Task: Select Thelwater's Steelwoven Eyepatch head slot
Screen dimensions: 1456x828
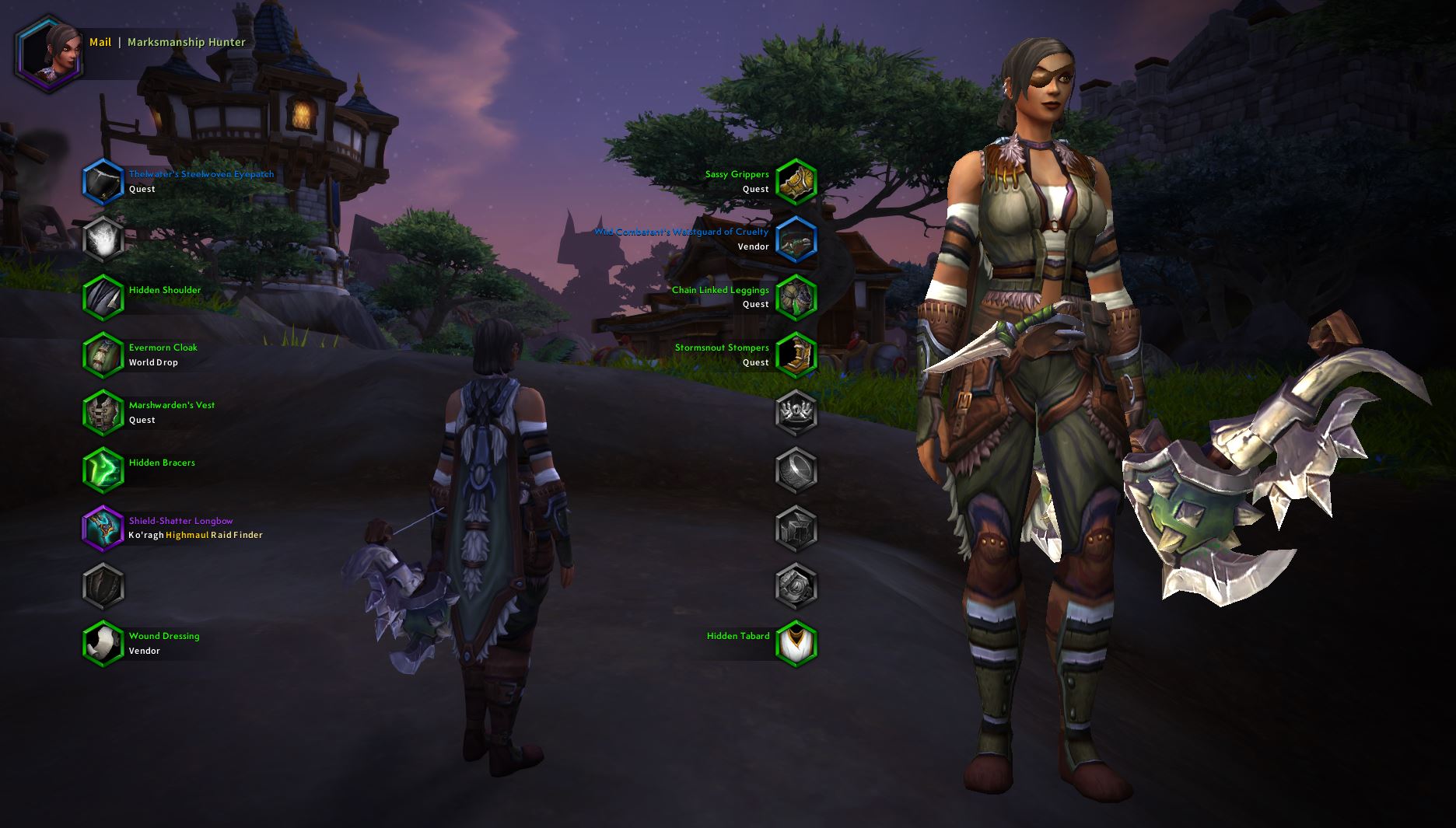Action: [x=103, y=181]
